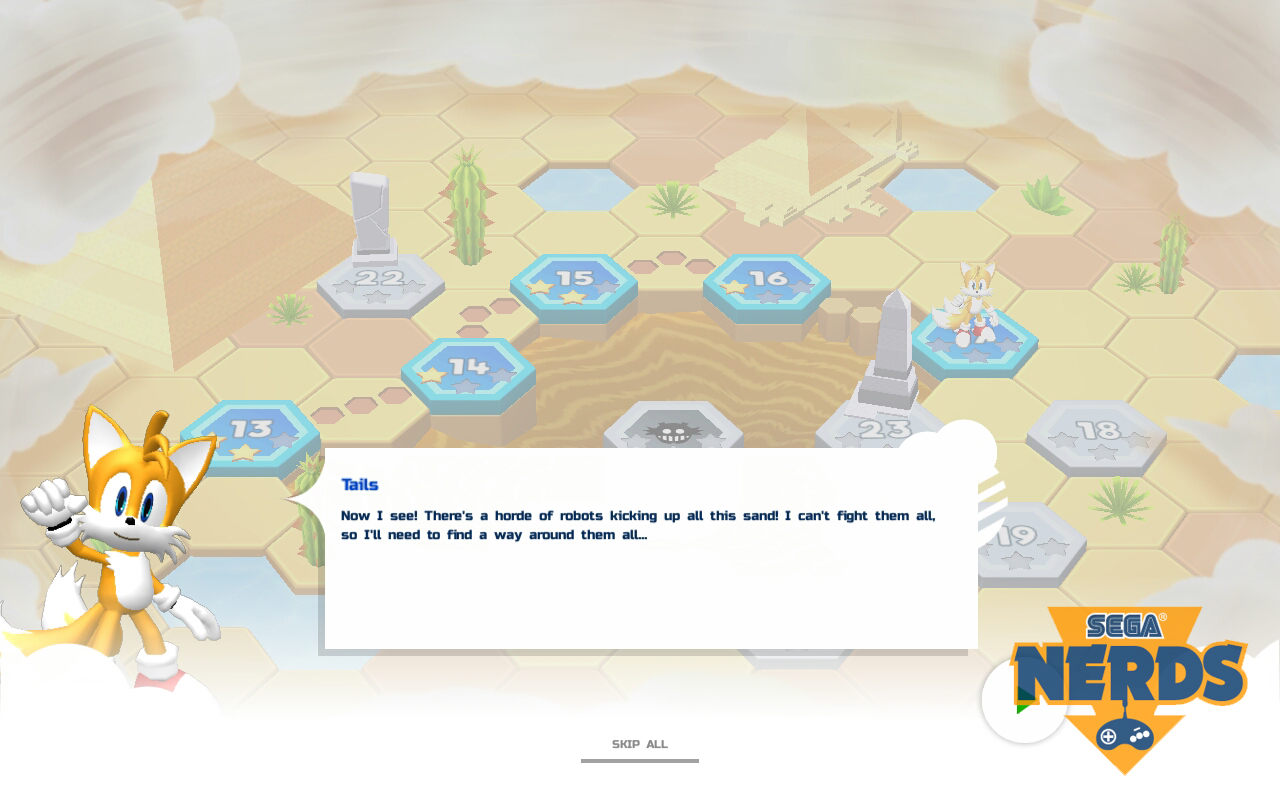
Task: Choose the level 14 hexagon tile
Action: pyautogui.click(x=468, y=372)
